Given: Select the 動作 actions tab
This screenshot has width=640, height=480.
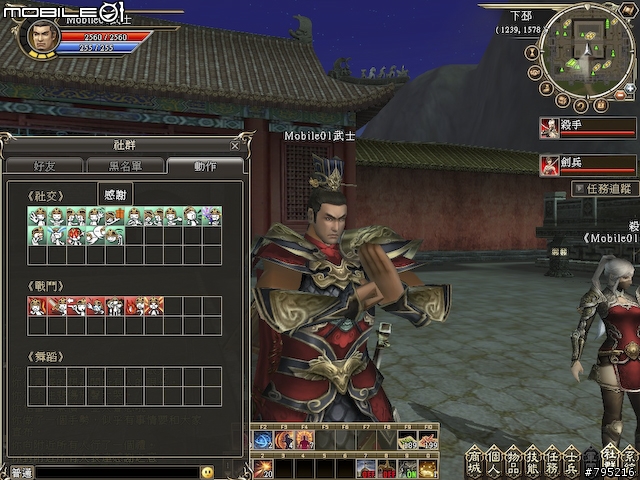Looking at the screenshot, I should (x=205, y=167).
